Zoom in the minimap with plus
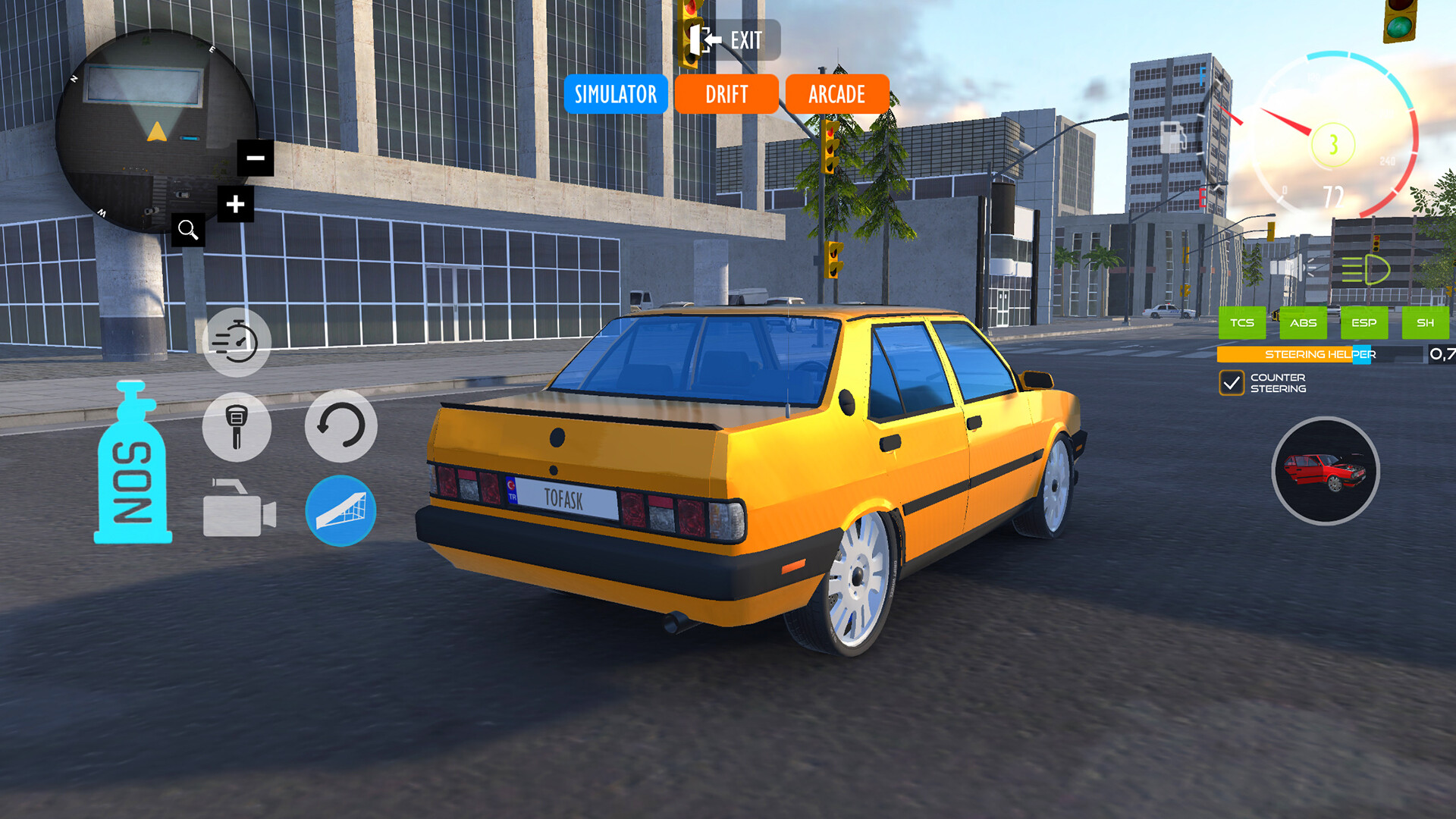This screenshot has width=1456, height=819. click(x=234, y=204)
